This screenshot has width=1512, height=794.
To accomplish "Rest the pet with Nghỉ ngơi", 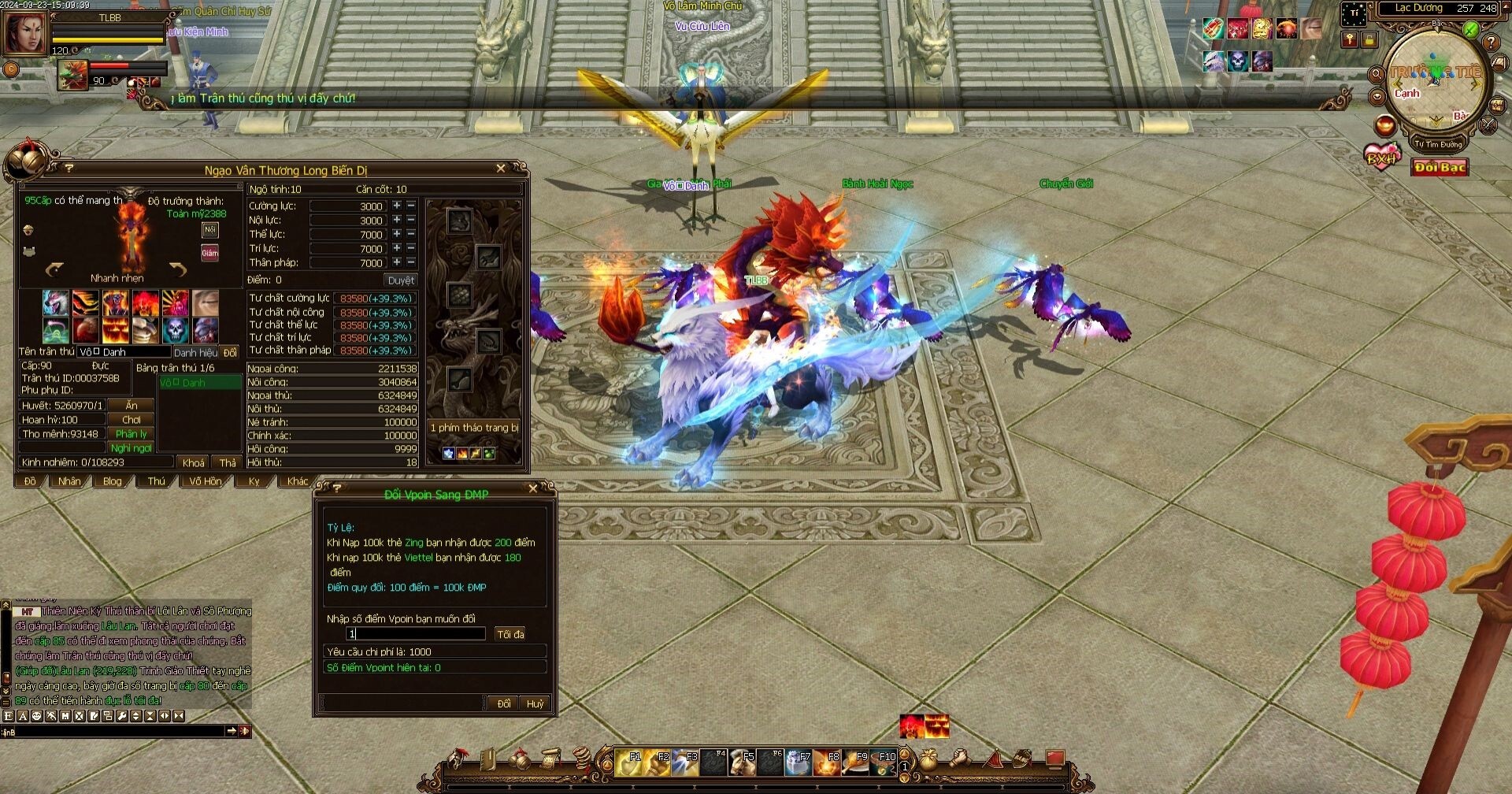I will click(132, 448).
